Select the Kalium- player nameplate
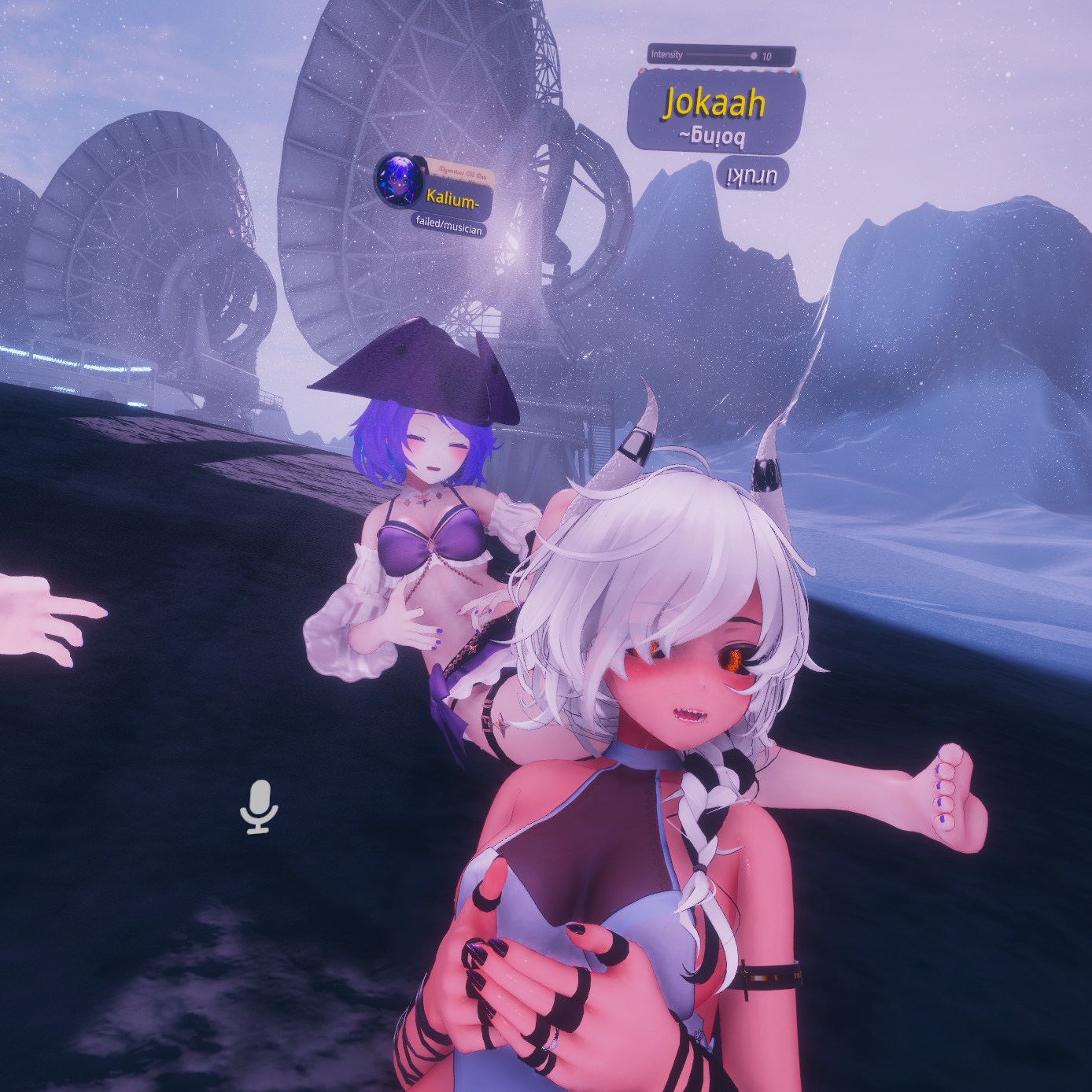 (451, 200)
